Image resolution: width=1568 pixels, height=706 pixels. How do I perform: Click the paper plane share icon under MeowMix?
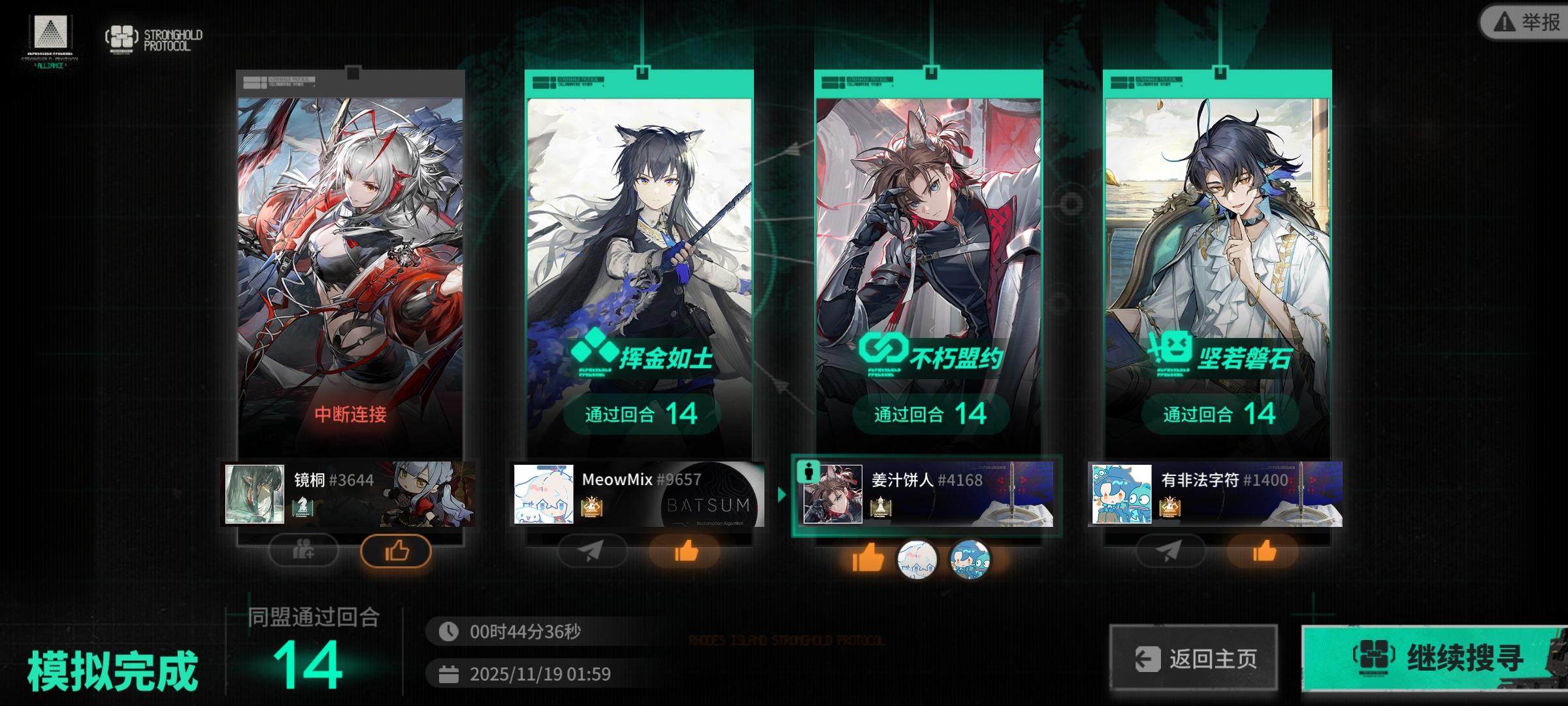coord(591,551)
